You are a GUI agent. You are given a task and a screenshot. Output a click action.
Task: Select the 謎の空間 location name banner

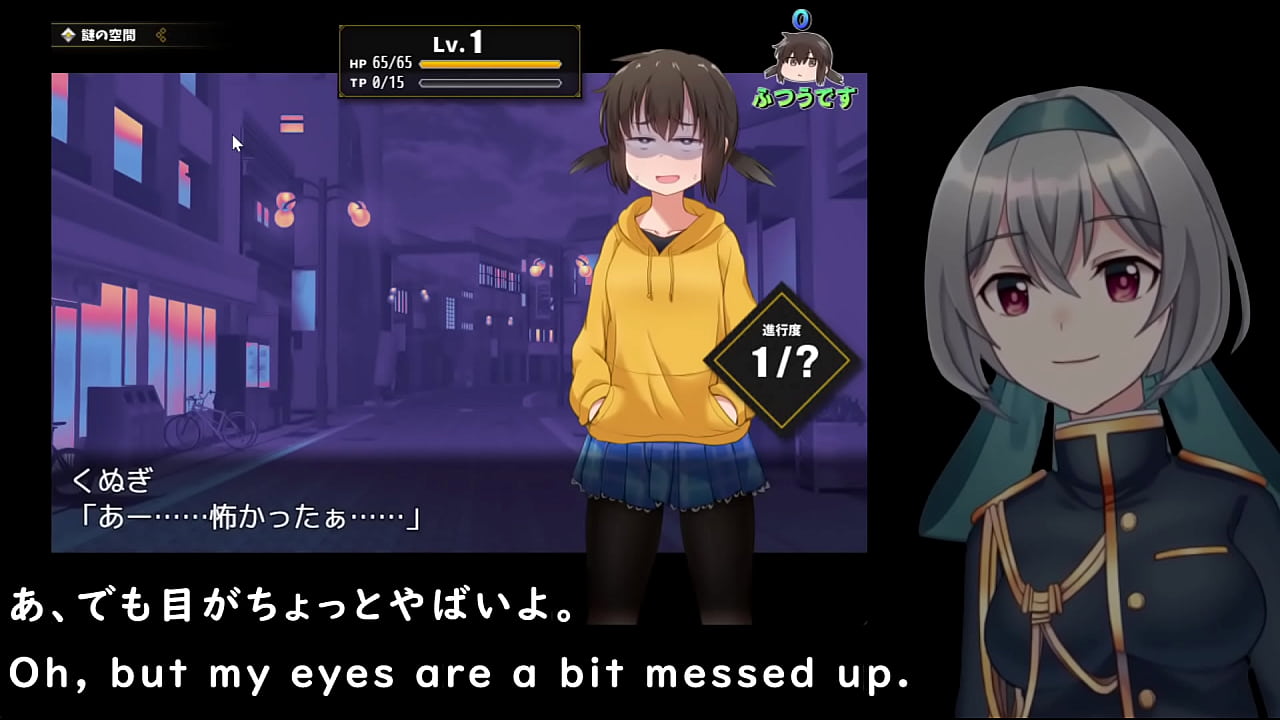click(110, 34)
